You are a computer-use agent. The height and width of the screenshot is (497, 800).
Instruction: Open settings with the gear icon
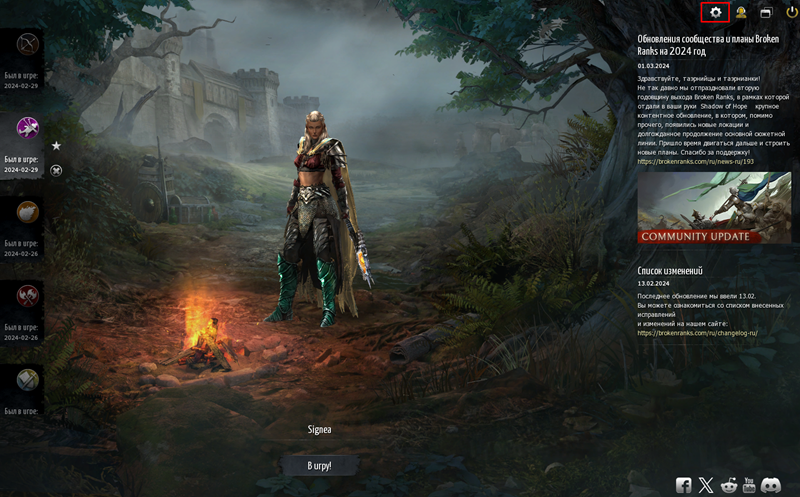714,12
